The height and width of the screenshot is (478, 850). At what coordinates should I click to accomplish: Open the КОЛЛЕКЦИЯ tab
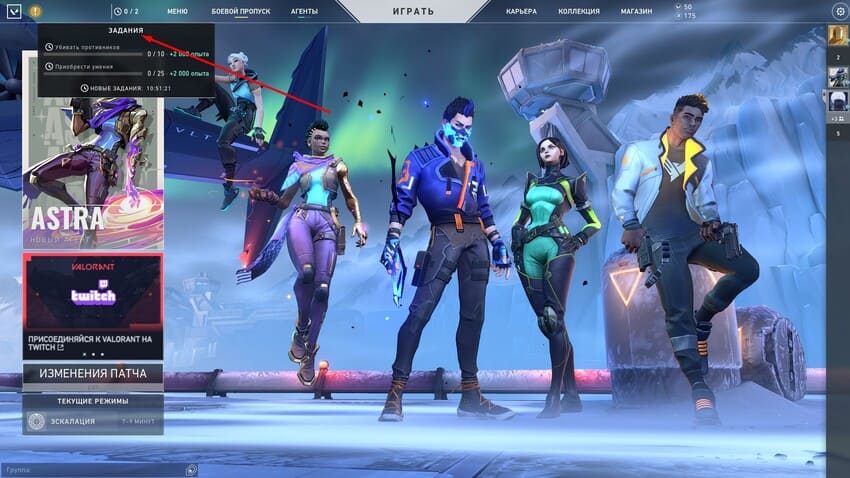[x=580, y=11]
